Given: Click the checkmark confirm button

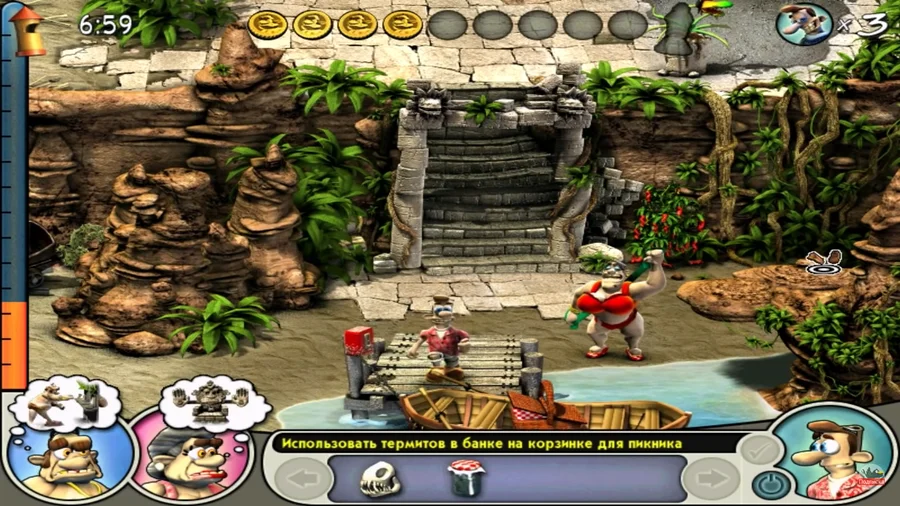Looking at the screenshot, I should 763,450.
